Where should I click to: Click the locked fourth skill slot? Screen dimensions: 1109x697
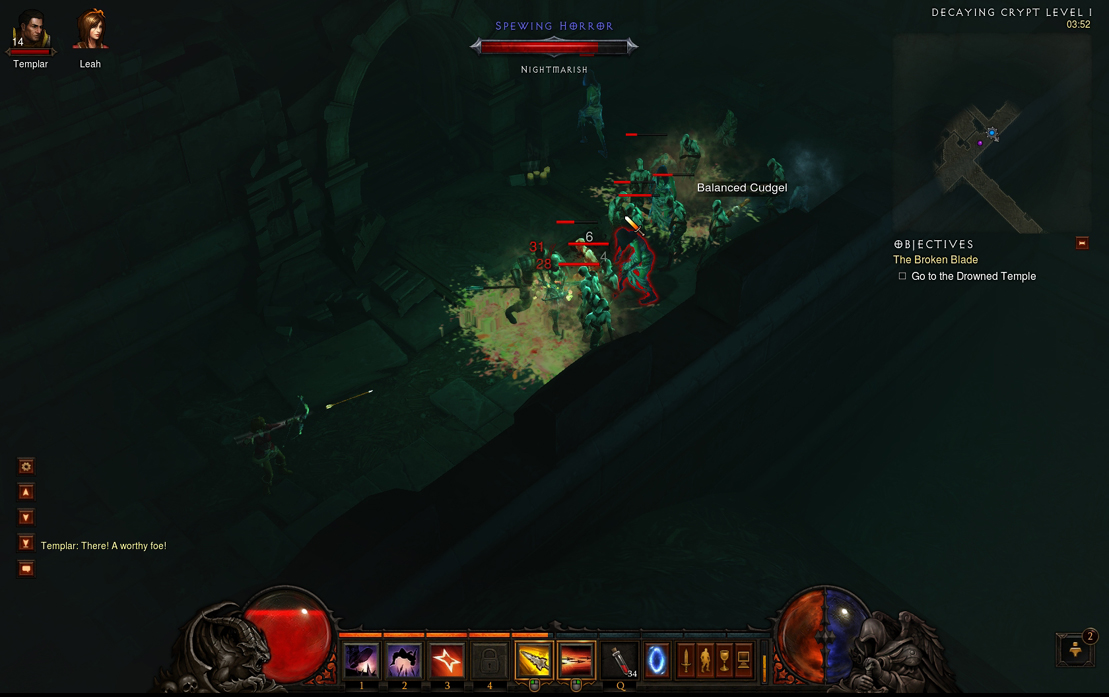pos(489,661)
